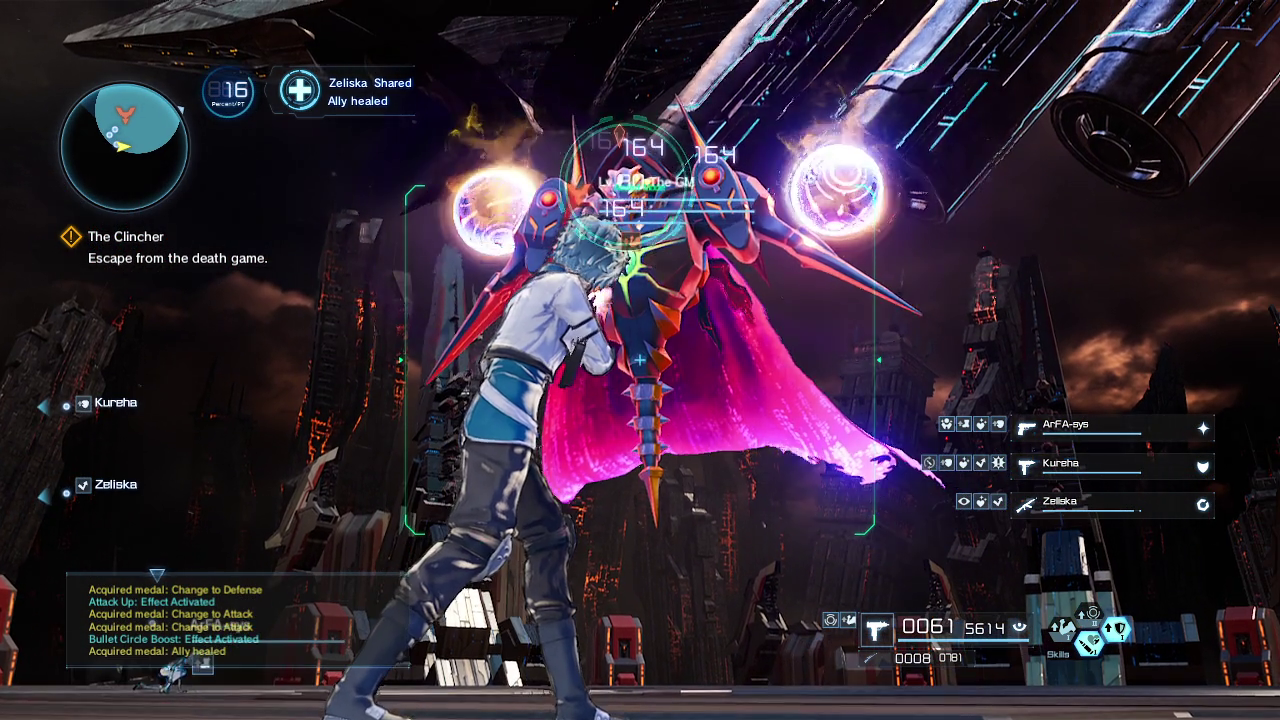Click the healing cross icon beside Zeliska Shared
The image size is (1280, 720).
[x=299, y=90]
